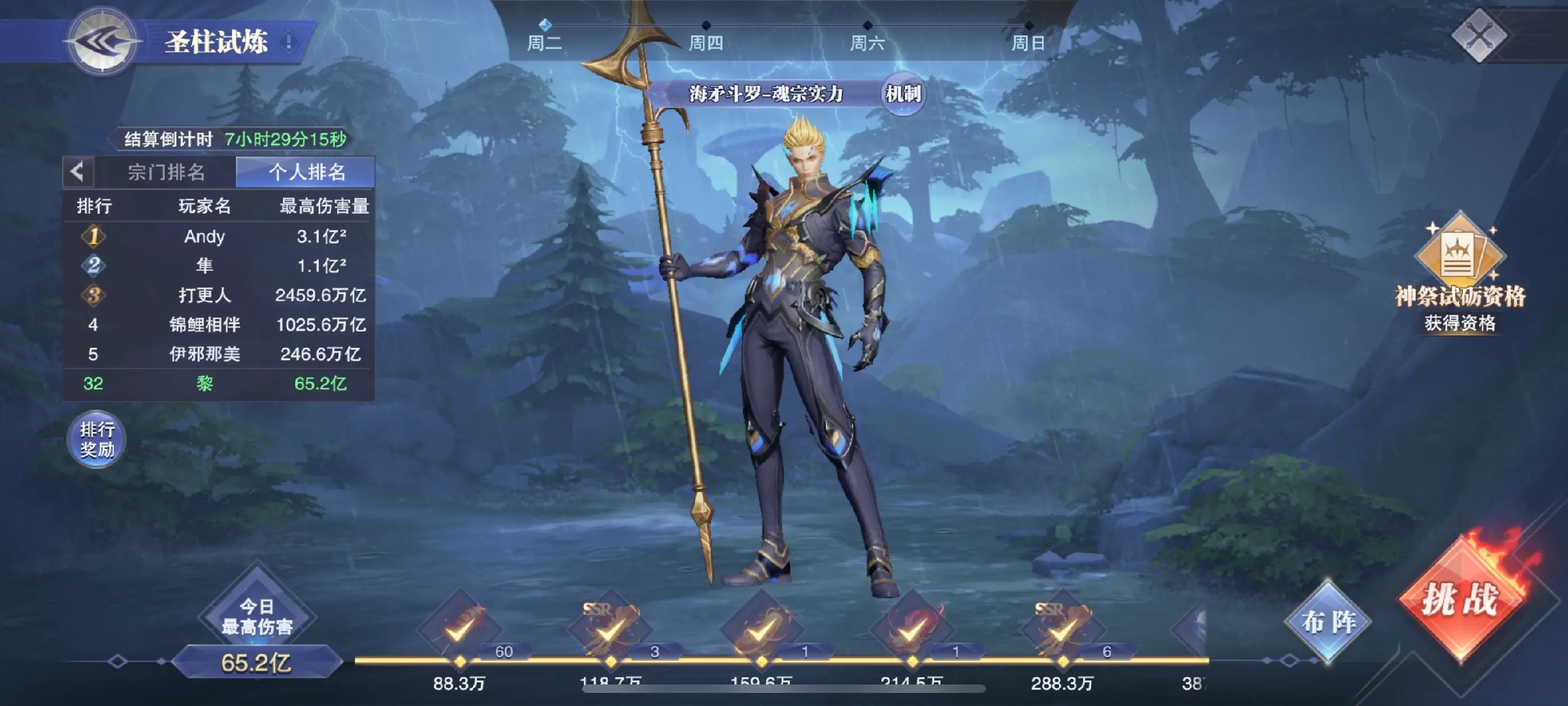Select 打更人's third-place ranking row
This screenshot has height=706, width=1568.
[x=218, y=295]
